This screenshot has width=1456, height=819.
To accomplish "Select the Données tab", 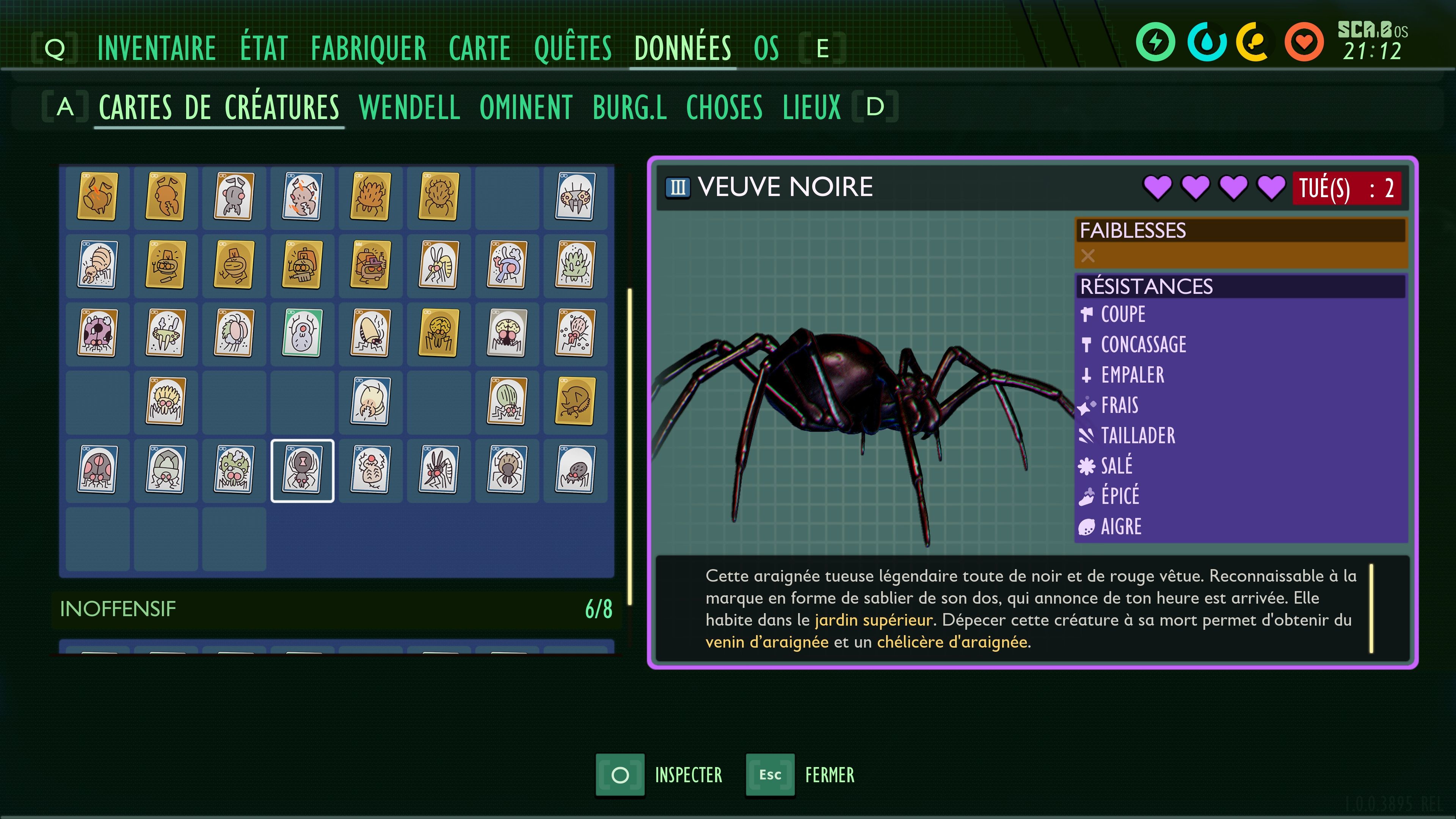I will point(682,48).
